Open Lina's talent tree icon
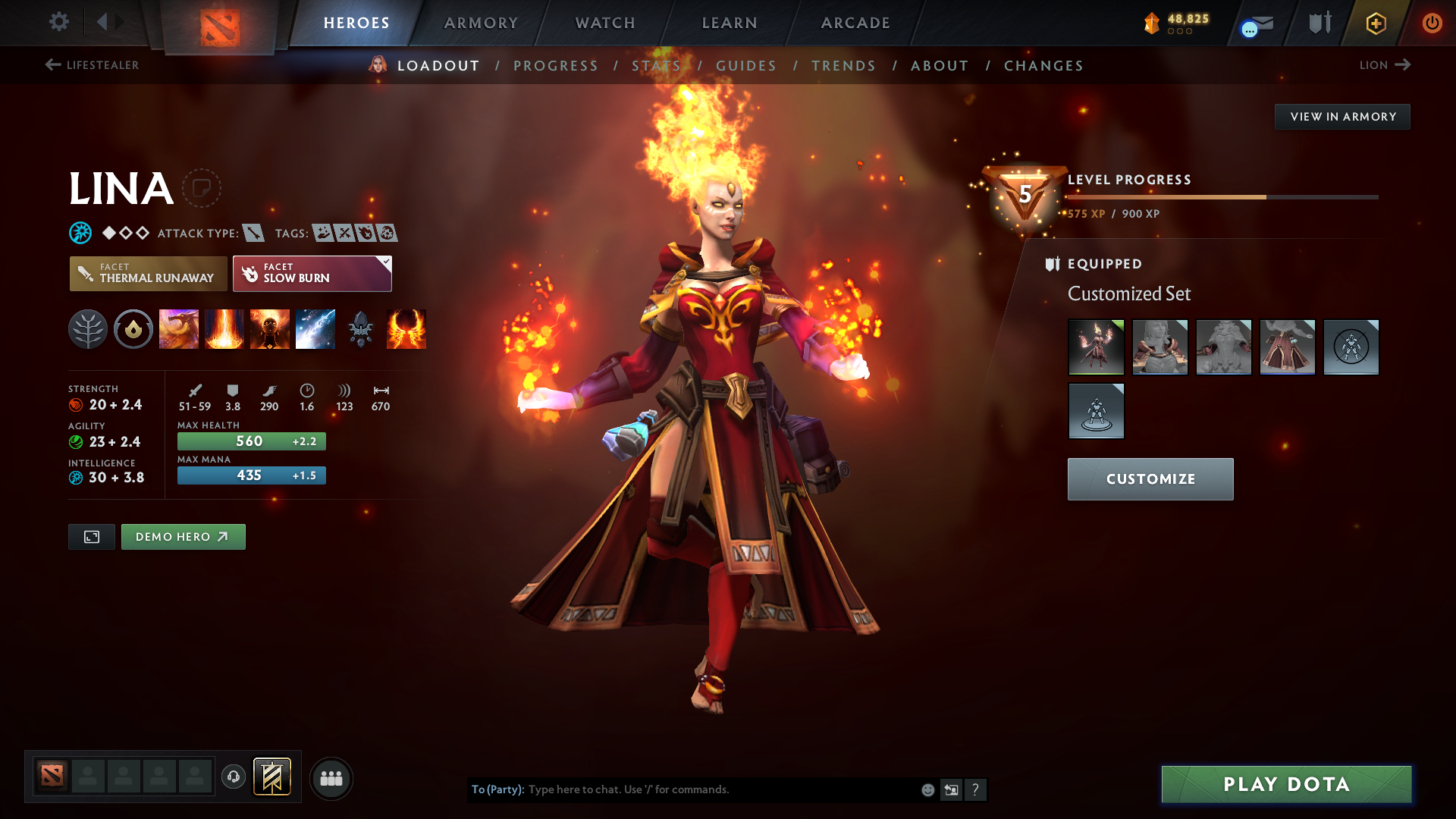 (x=88, y=329)
